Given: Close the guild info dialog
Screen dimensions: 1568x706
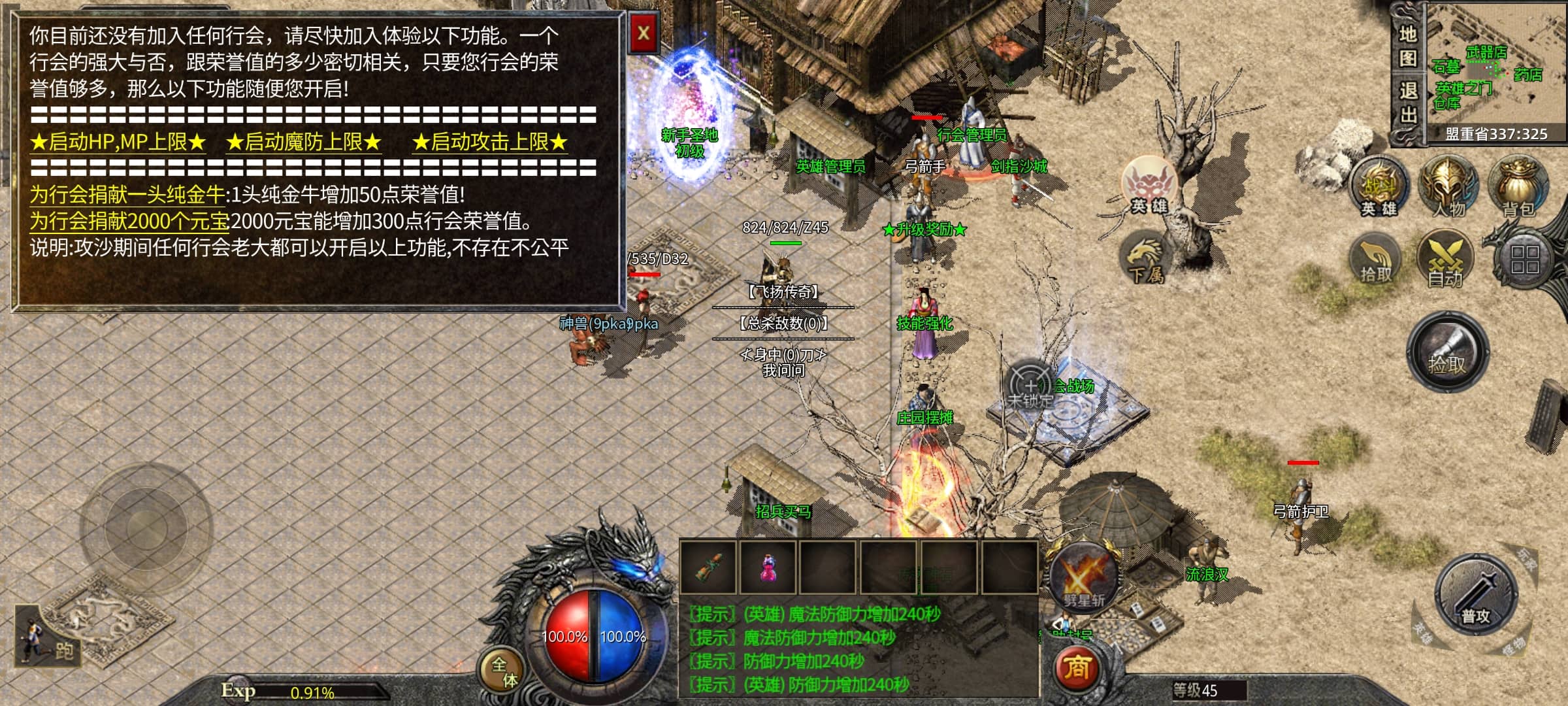Looking at the screenshot, I should (x=644, y=33).
